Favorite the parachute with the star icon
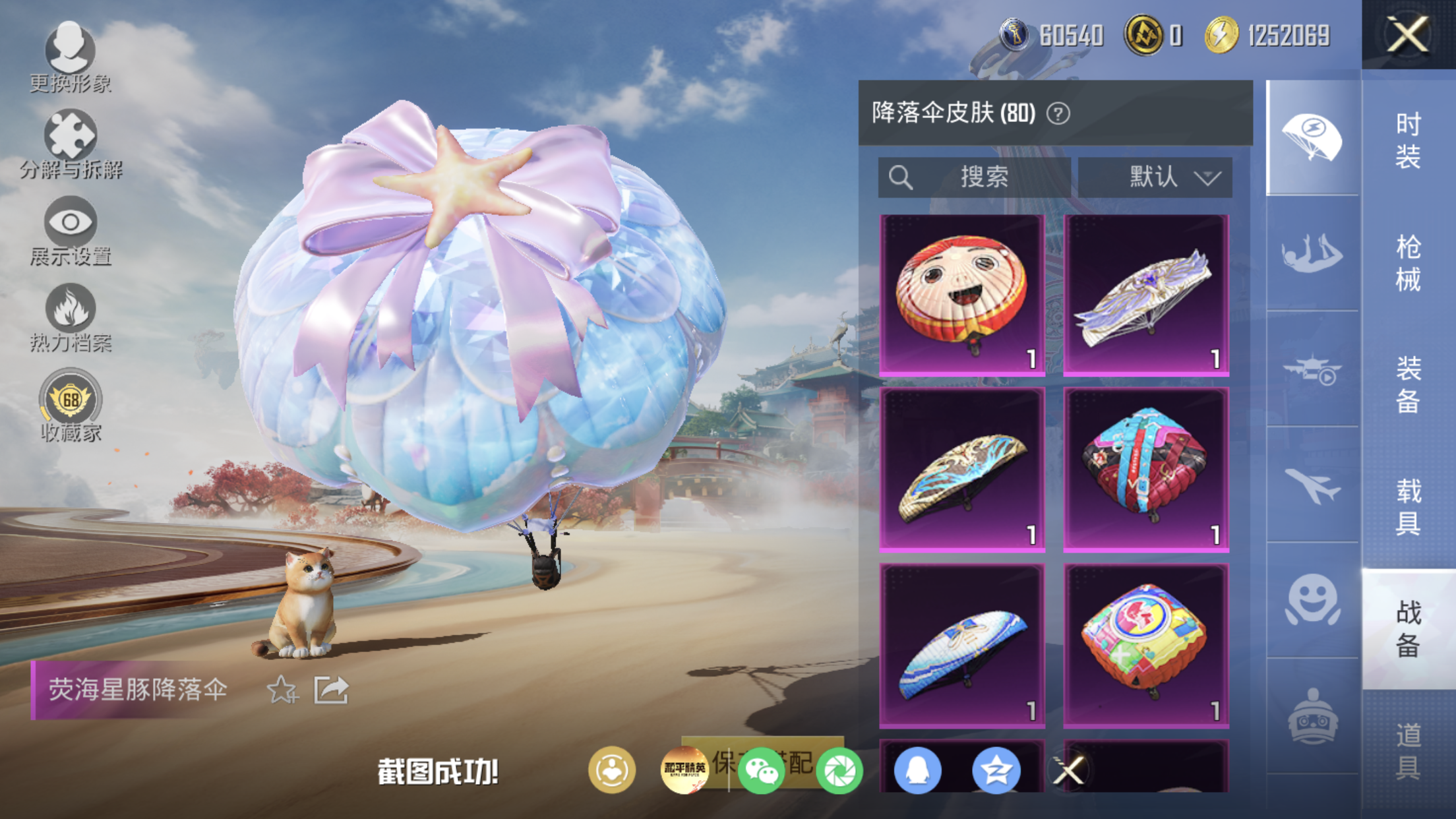 click(282, 690)
